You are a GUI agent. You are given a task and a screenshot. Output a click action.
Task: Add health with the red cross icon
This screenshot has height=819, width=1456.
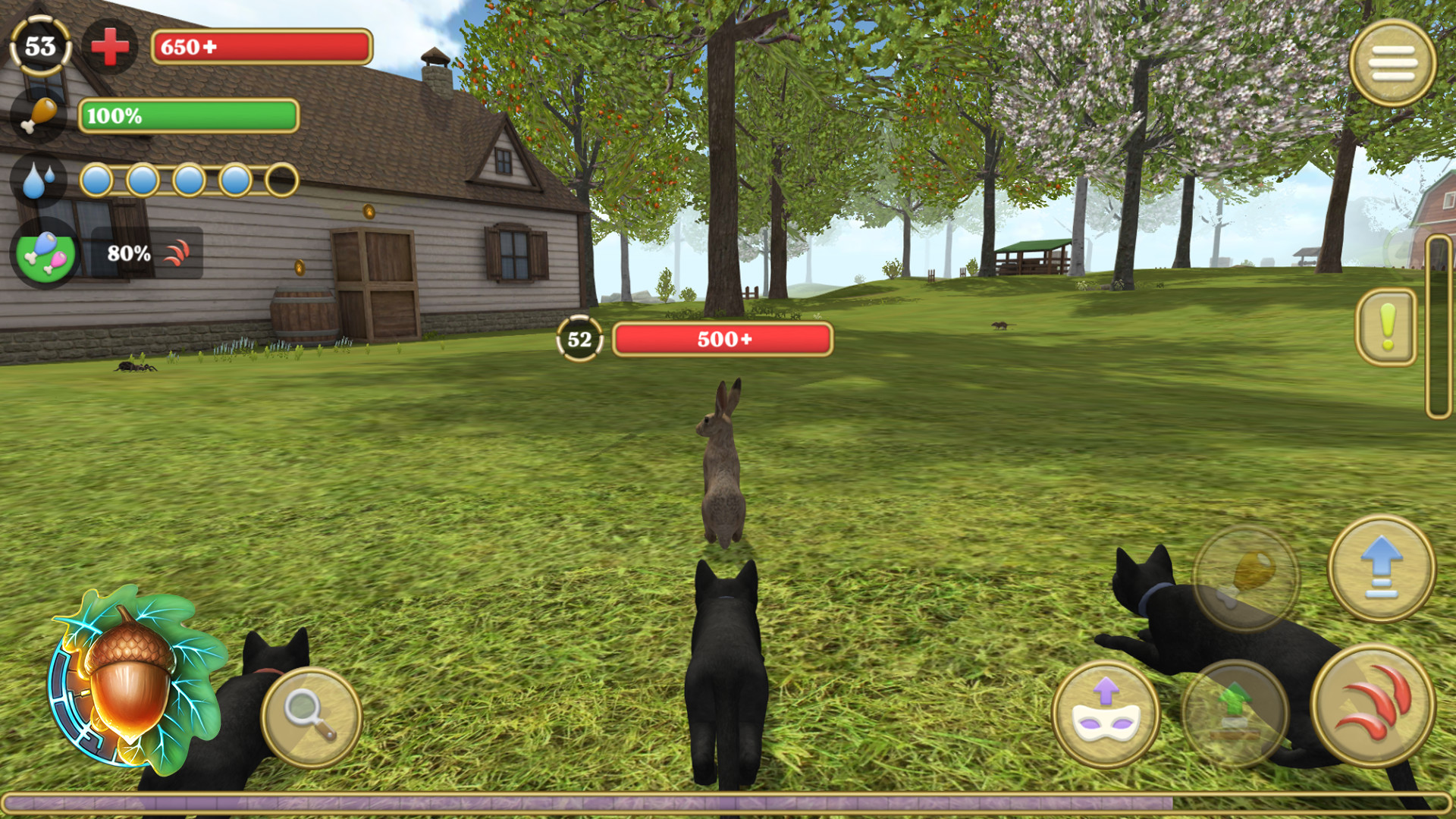click(x=111, y=47)
